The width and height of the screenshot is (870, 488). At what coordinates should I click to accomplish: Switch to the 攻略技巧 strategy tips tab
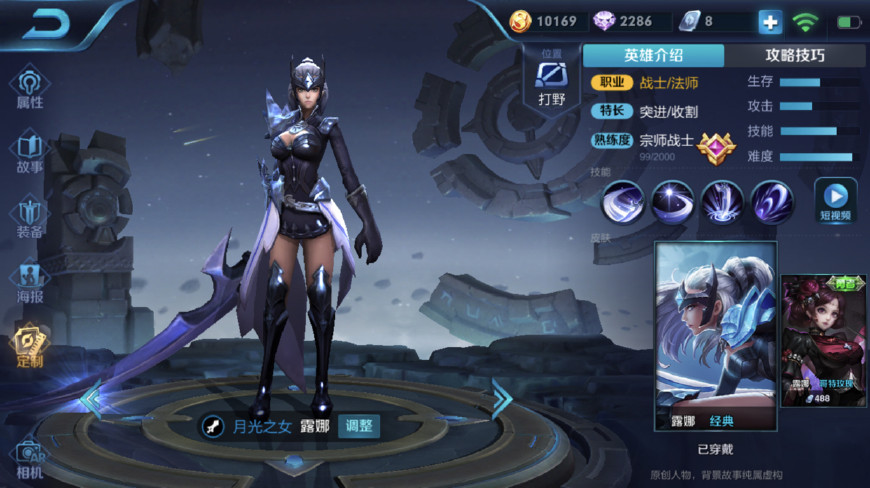(x=795, y=56)
